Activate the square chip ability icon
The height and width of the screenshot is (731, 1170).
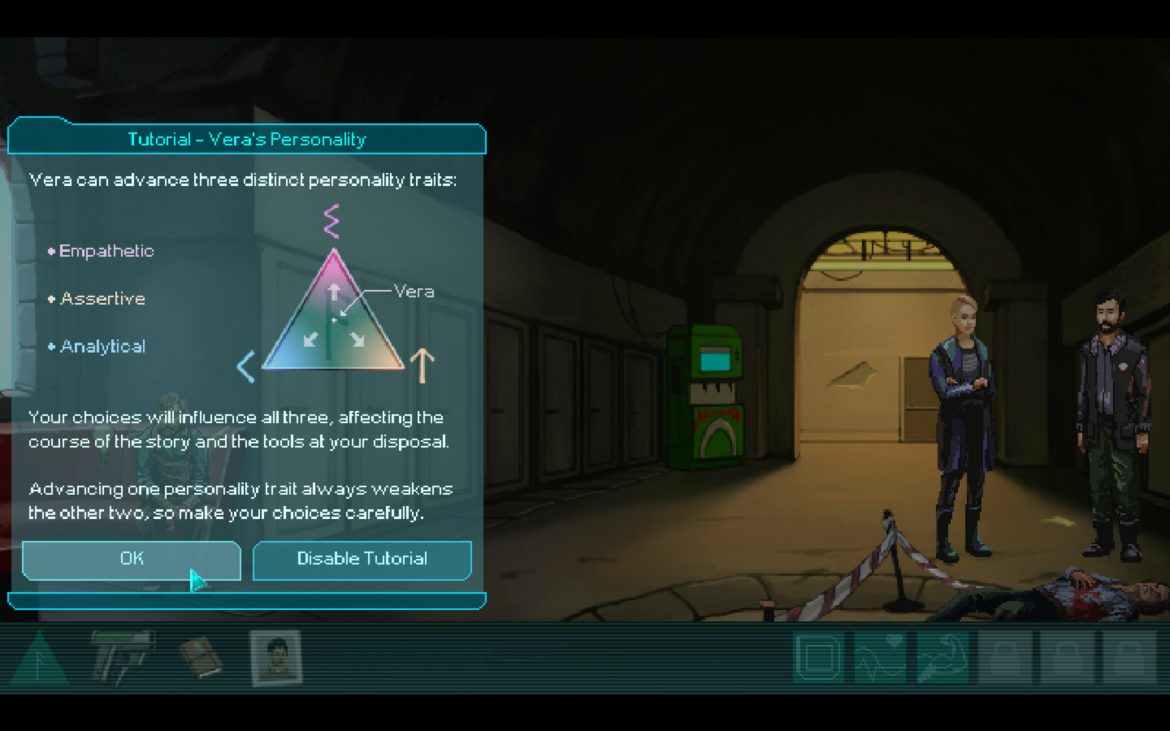818,658
